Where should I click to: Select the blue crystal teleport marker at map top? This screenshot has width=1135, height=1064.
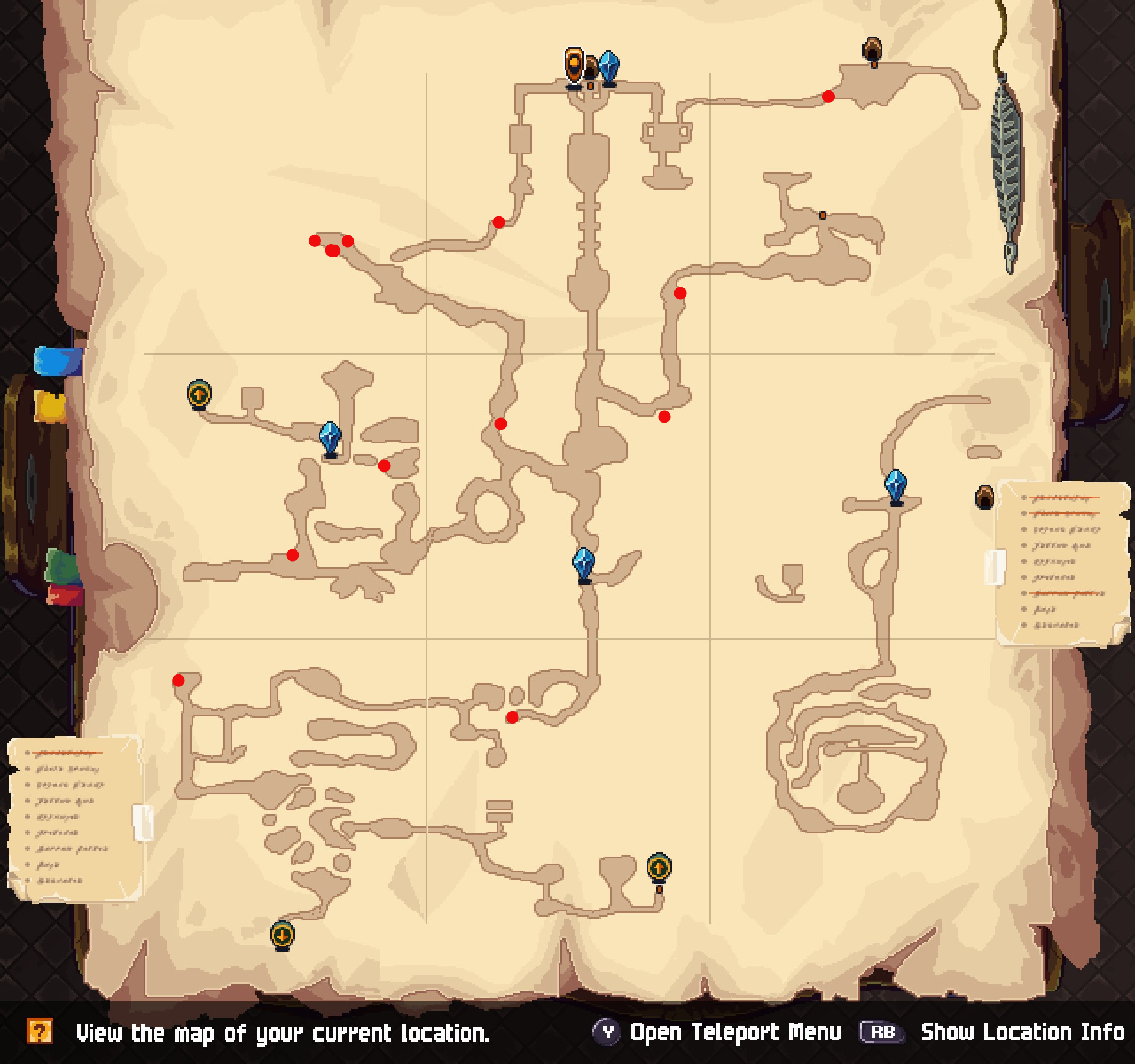609,62
